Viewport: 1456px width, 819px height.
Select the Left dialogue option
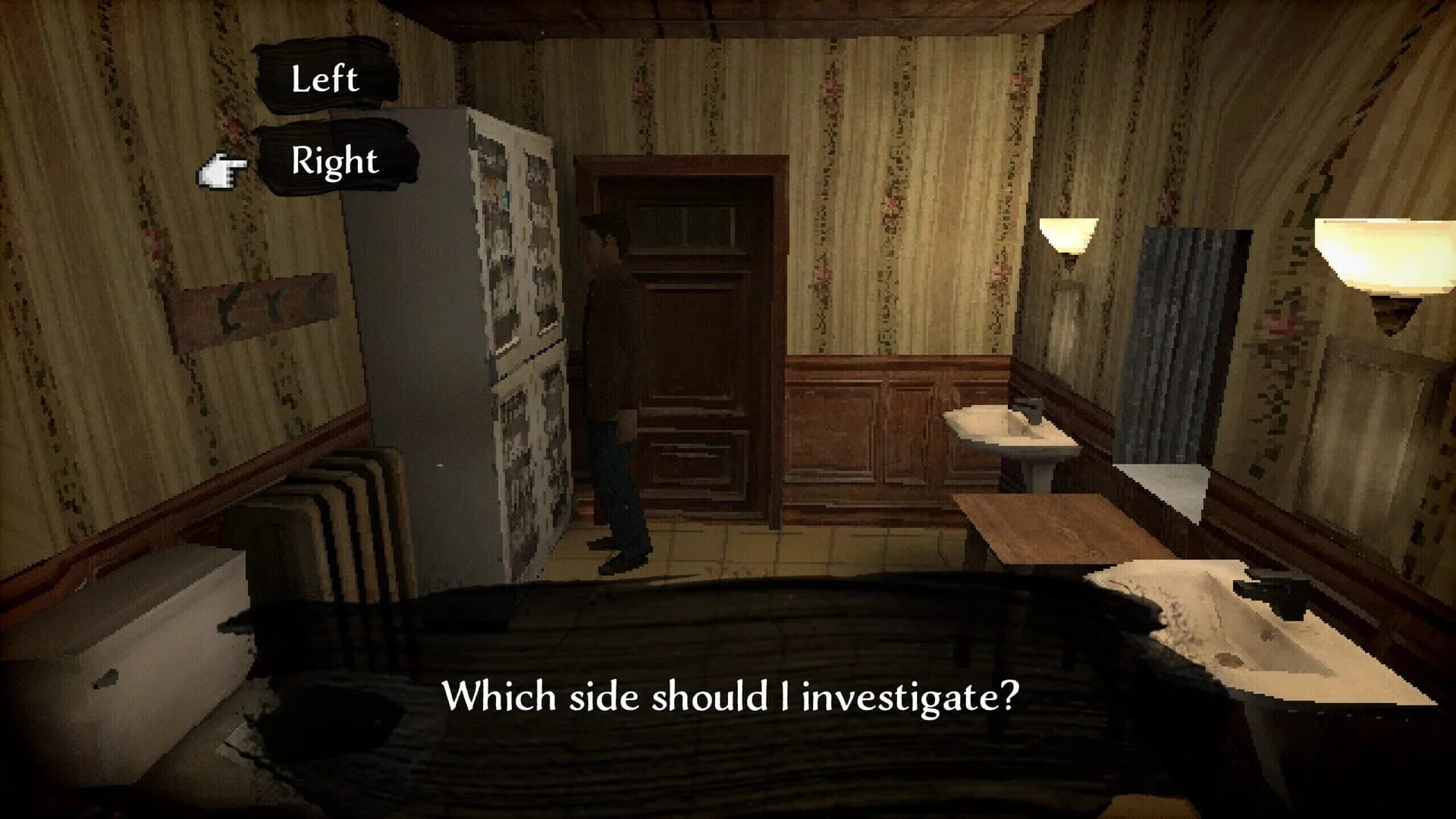pyautogui.click(x=326, y=78)
